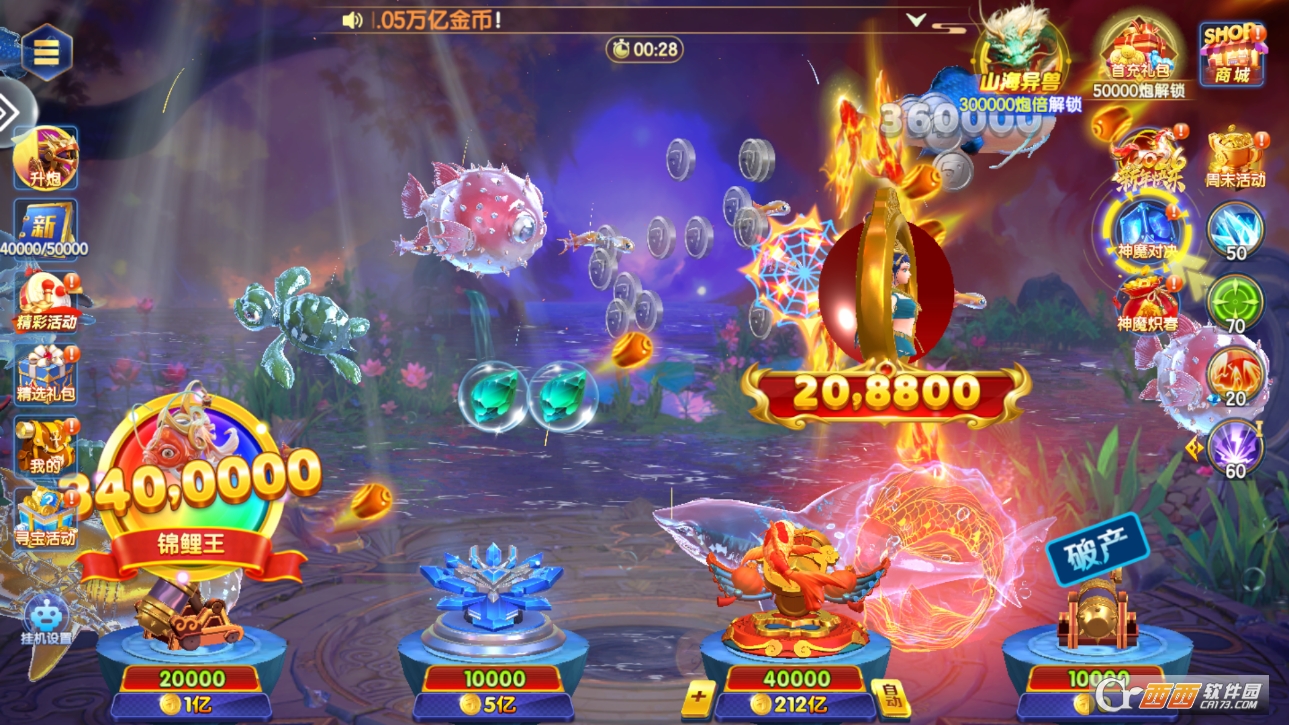Image resolution: width=1289 pixels, height=725 pixels.
Task: Open the 山海异兽 dragon icon
Action: [1018, 55]
